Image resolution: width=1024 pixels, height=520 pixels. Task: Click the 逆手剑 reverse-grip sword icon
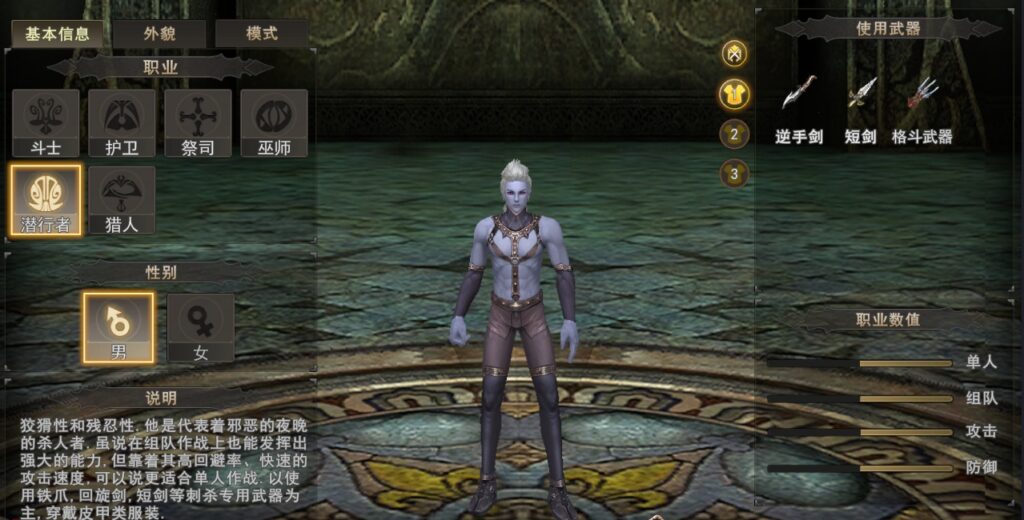(x=799, y=94)
